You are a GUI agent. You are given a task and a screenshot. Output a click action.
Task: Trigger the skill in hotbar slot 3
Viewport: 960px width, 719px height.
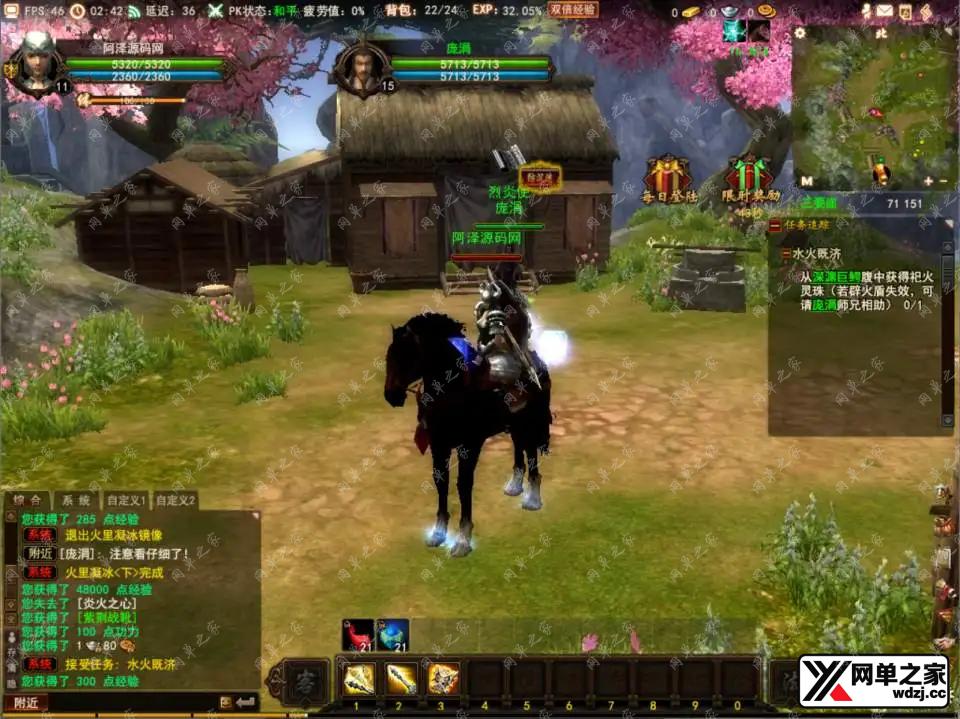(443, 679)
